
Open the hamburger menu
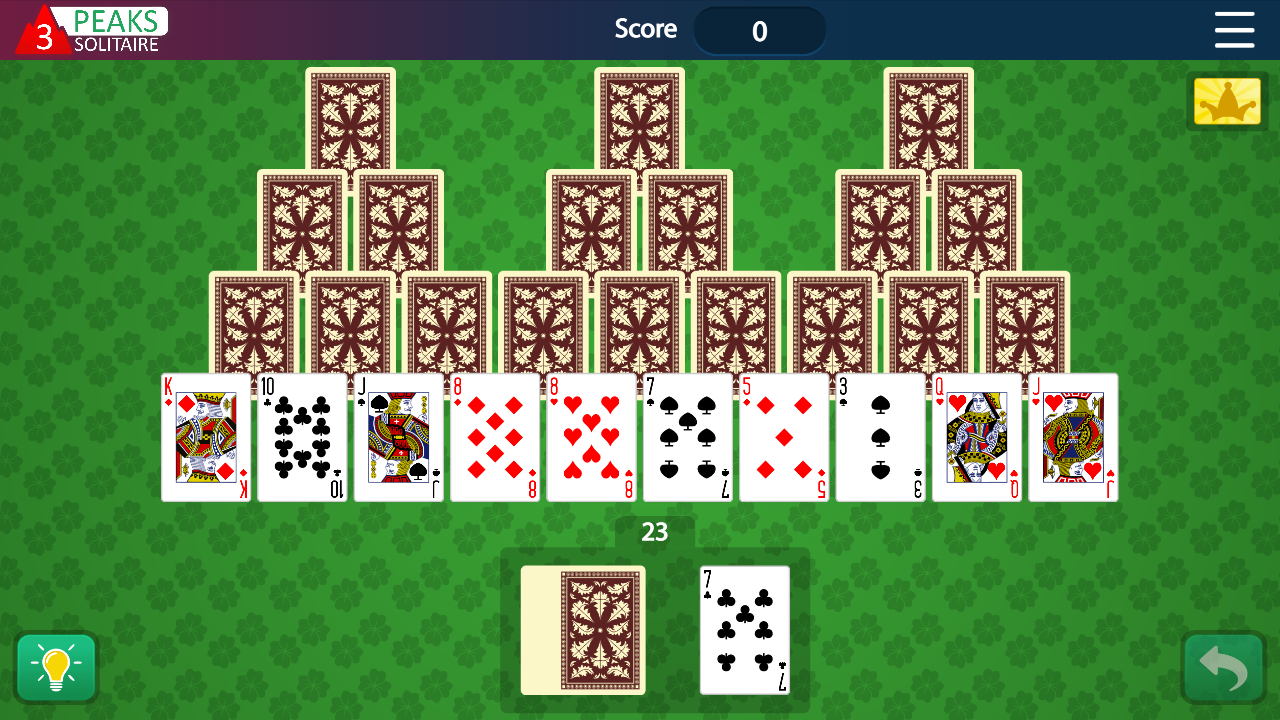tap(1234, 31)
